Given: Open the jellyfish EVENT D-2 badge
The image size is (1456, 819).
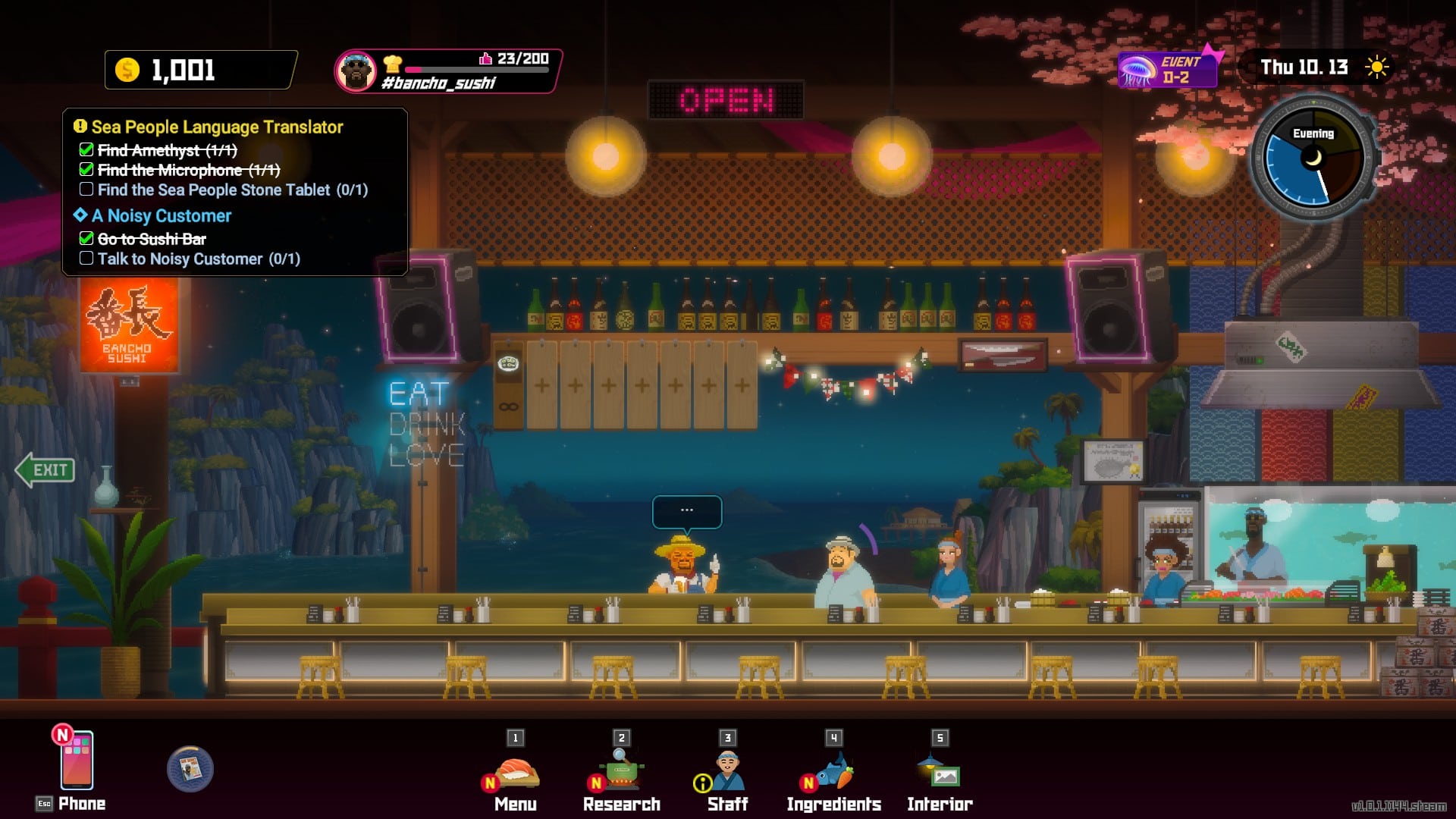Looking at the screenshot, I should [1168, 70].
